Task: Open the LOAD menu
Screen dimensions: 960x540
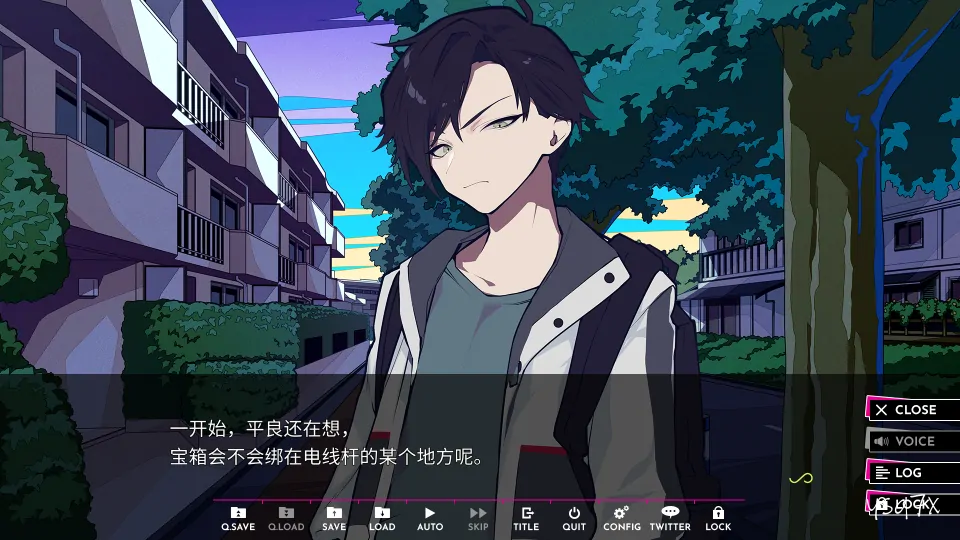Action: tap(382, 518)
